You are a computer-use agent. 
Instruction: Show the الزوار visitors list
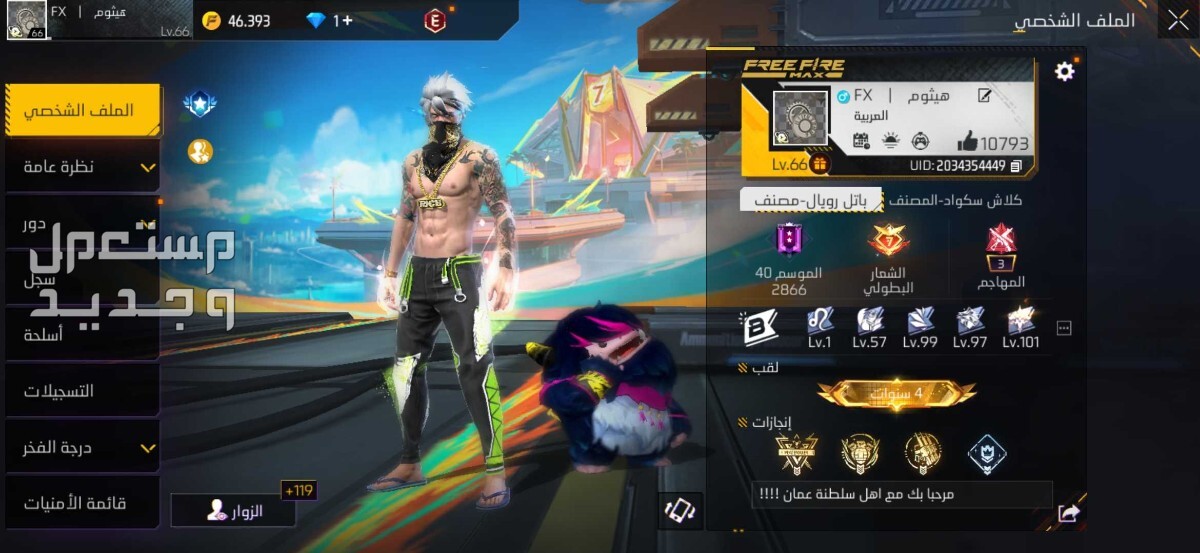click(234, 511)
